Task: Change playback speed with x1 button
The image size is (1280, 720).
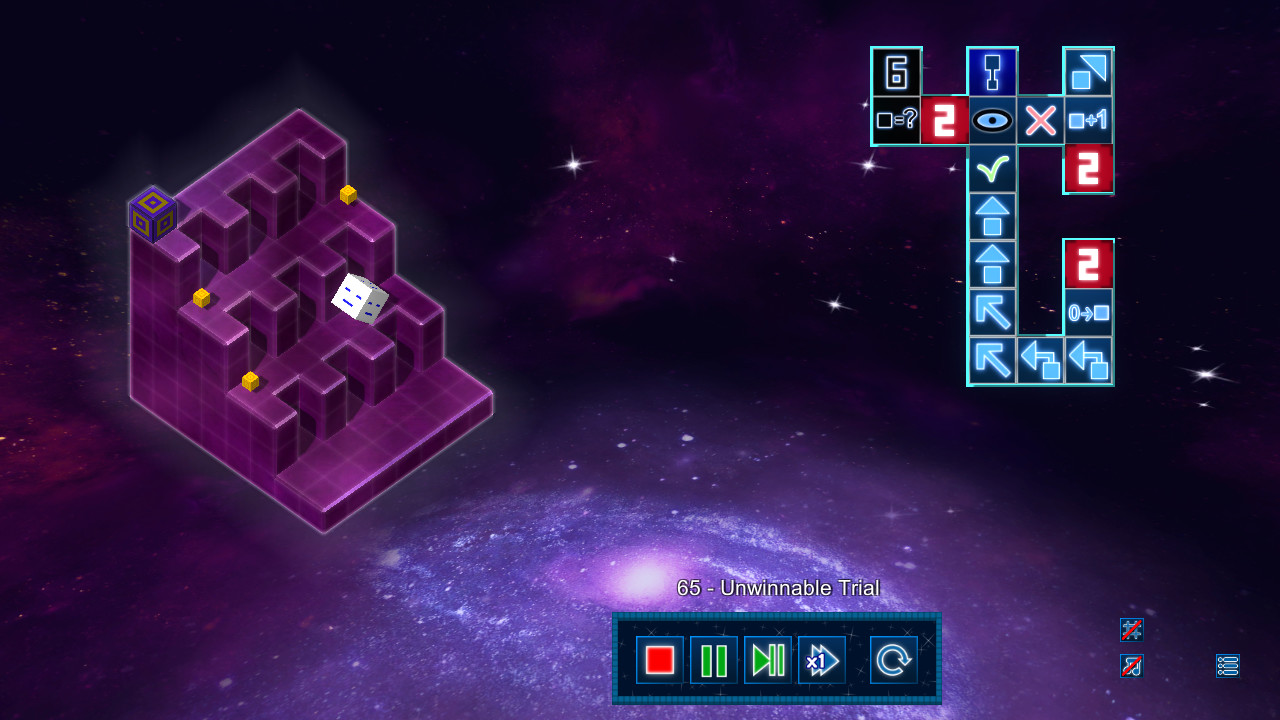Action: point(822,659)
